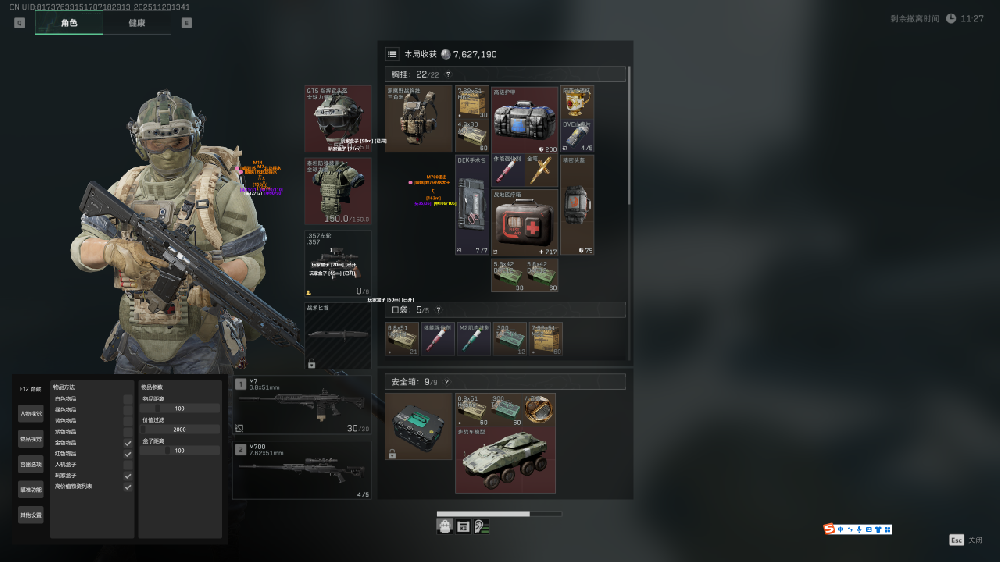Toggle the first unchecked overlay checkbox
The height and width of the screenshot is (562, 1000).
tap(127, 398)
